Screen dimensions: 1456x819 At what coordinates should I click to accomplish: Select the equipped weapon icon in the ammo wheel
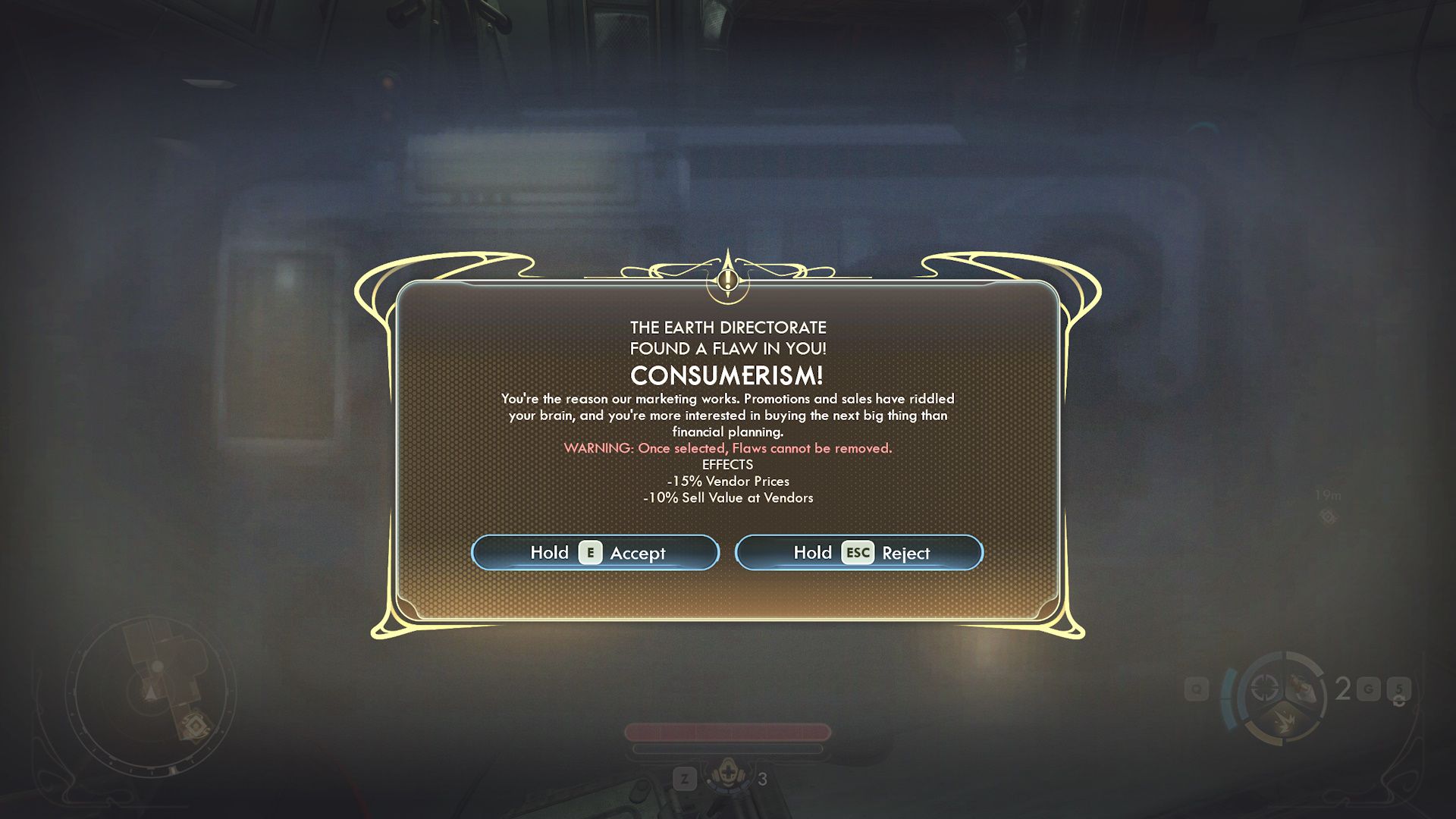pos(1302,686)
